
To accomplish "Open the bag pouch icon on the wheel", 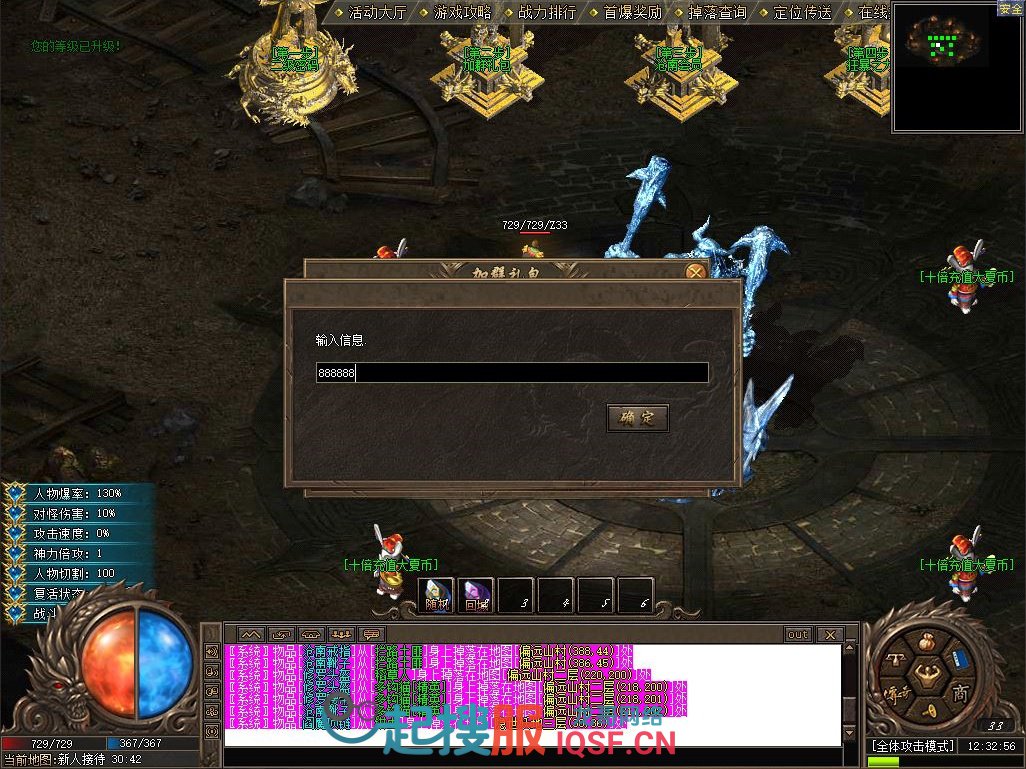I will coord(927,640).
